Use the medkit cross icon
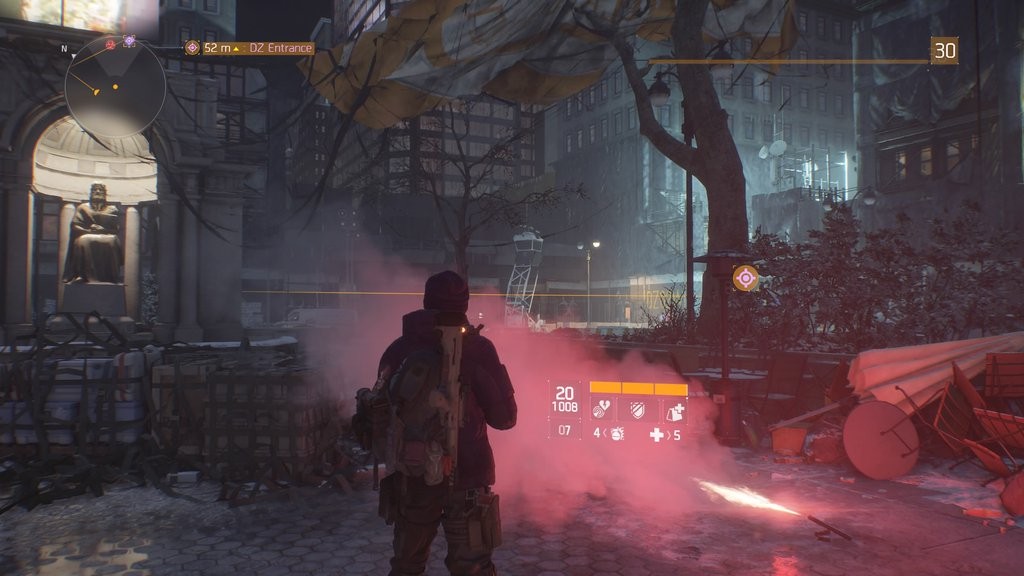Image resolution: width=1024 pixels, height=576 pixels. pyautogui.click(x=657, y=435)
